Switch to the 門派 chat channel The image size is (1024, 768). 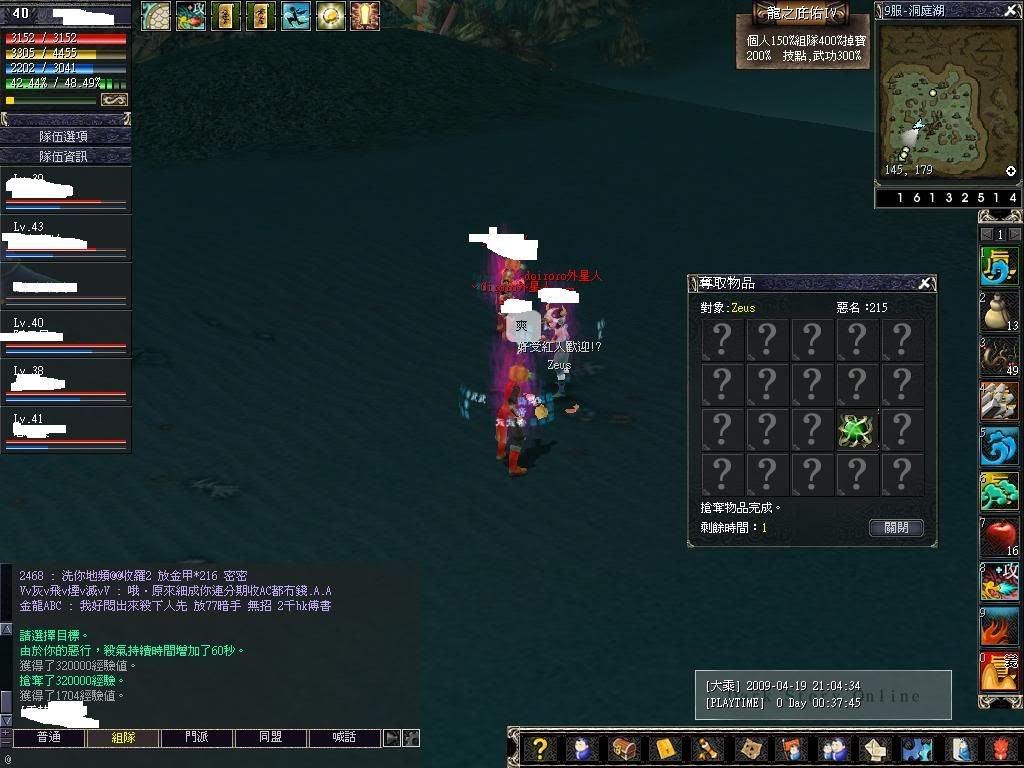[197, 738]
